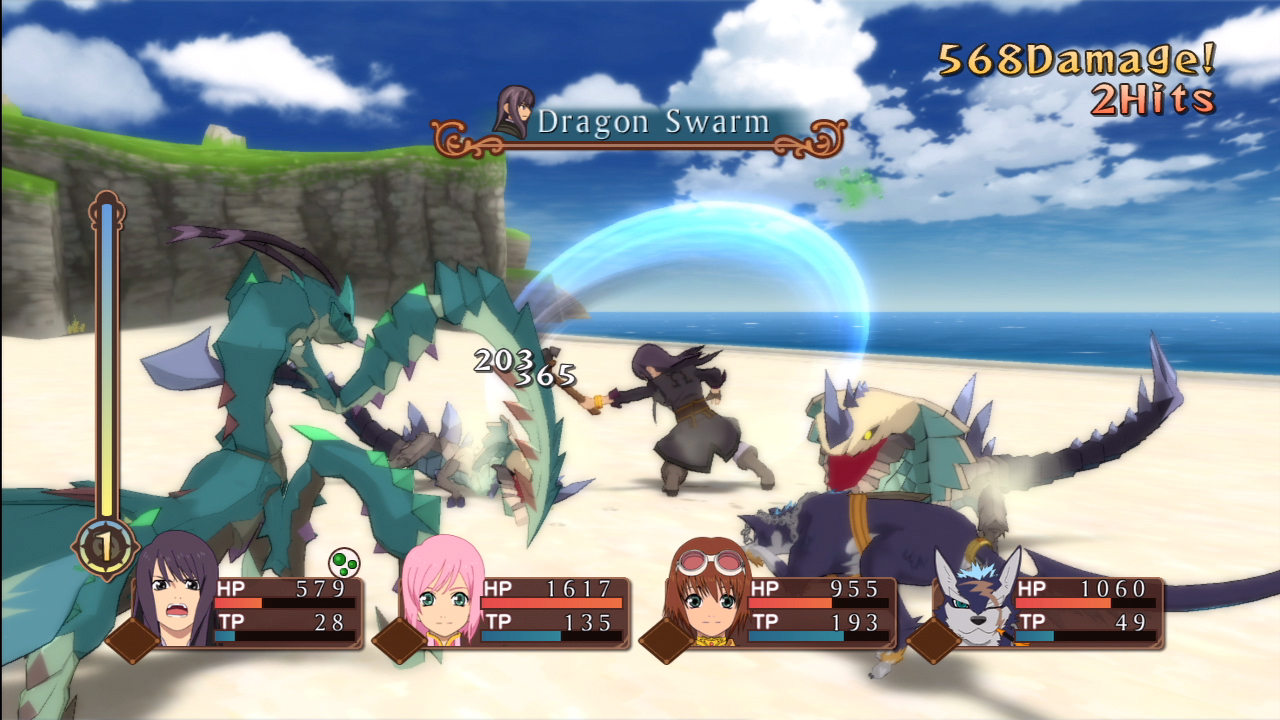Viewport: 1280px width, 720px height.
Task: Click the 568Damage counter text
Action: click(1074, 60)
